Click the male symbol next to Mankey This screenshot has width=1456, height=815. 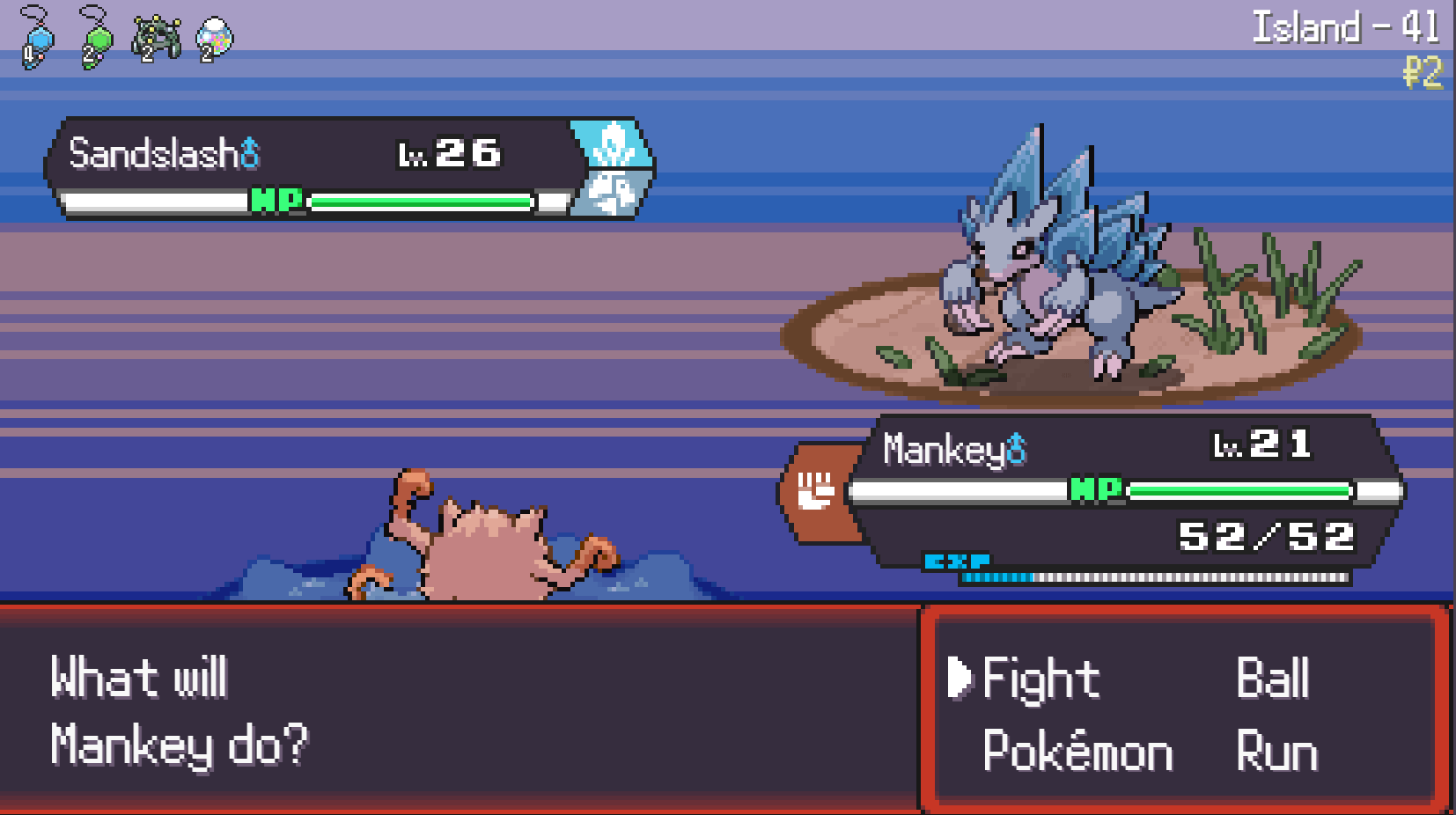[1014, 451]
